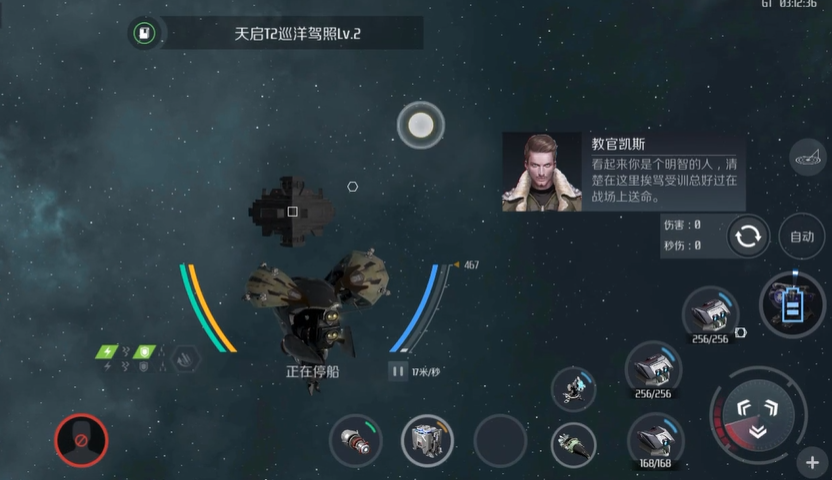Click the circular arrows cycle-target button
The width and height of the screenshot is (832, 480).
748,237
